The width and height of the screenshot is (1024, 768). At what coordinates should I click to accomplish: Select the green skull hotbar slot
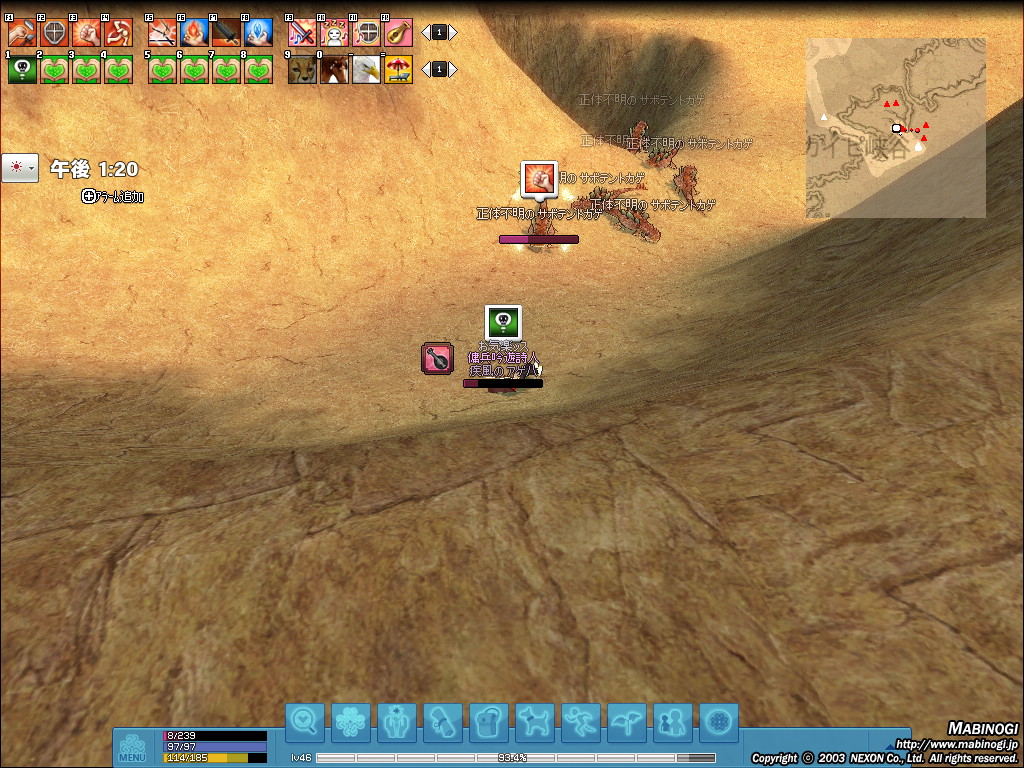[x=22, y=70]
